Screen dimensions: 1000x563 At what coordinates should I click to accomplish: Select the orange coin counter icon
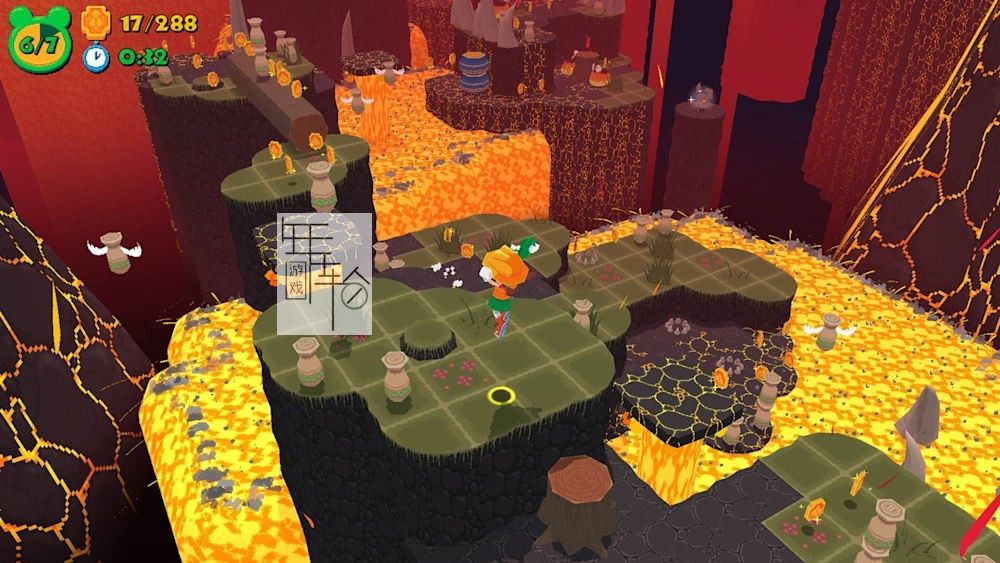96,20
